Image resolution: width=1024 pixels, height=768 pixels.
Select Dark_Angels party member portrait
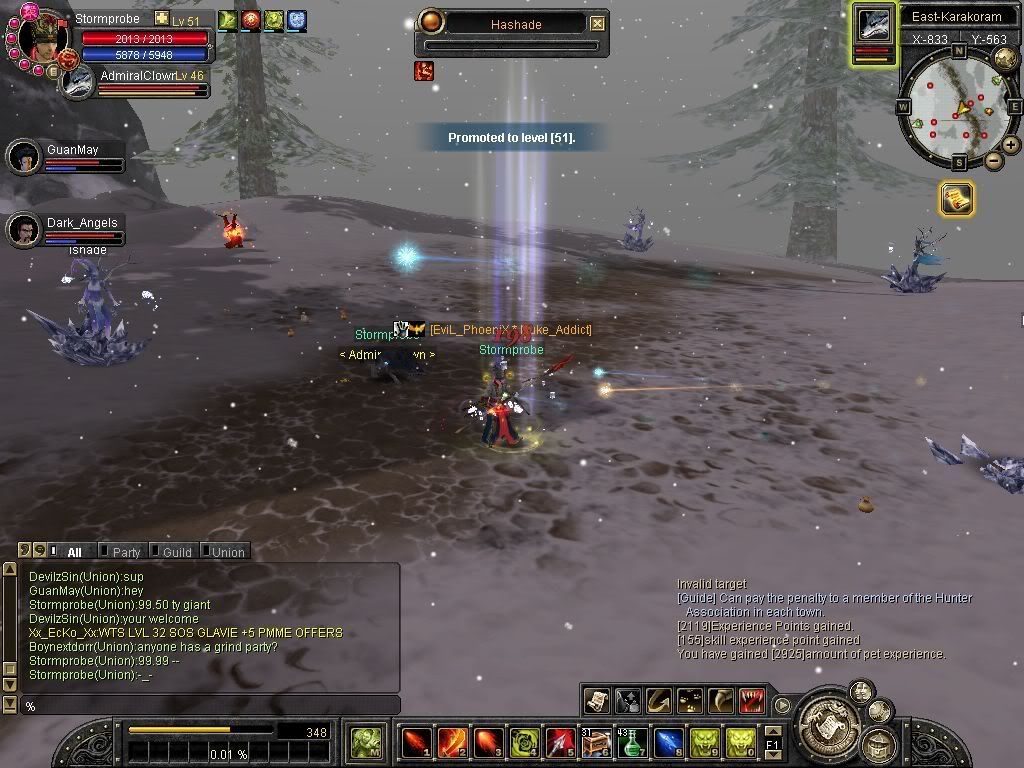[24, 229]
